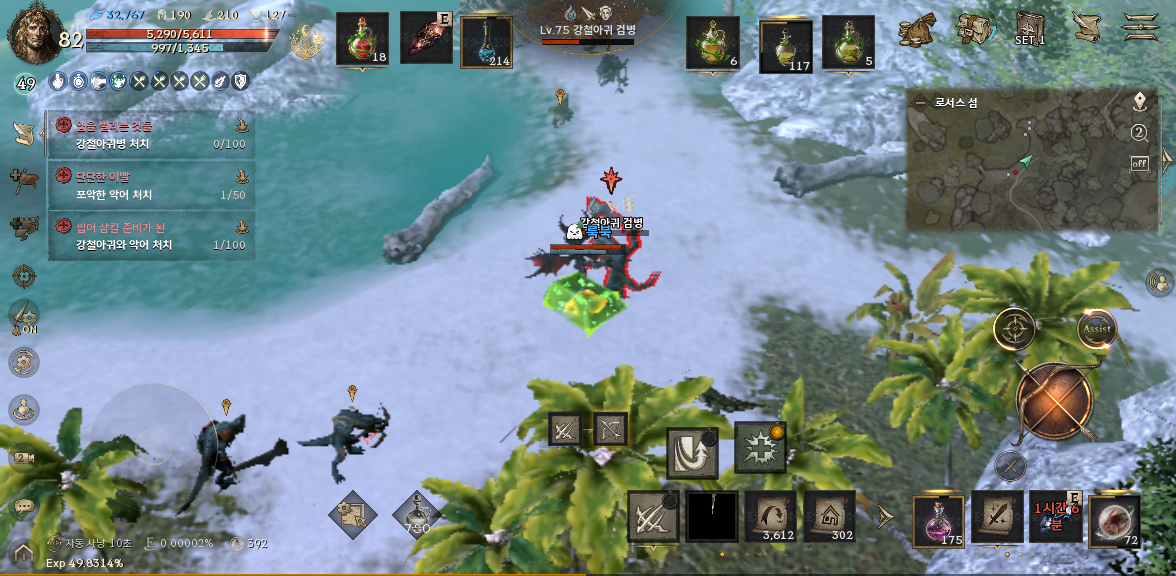
Task: Use the pink potion with 175 left
Action: tap(939, 520)
